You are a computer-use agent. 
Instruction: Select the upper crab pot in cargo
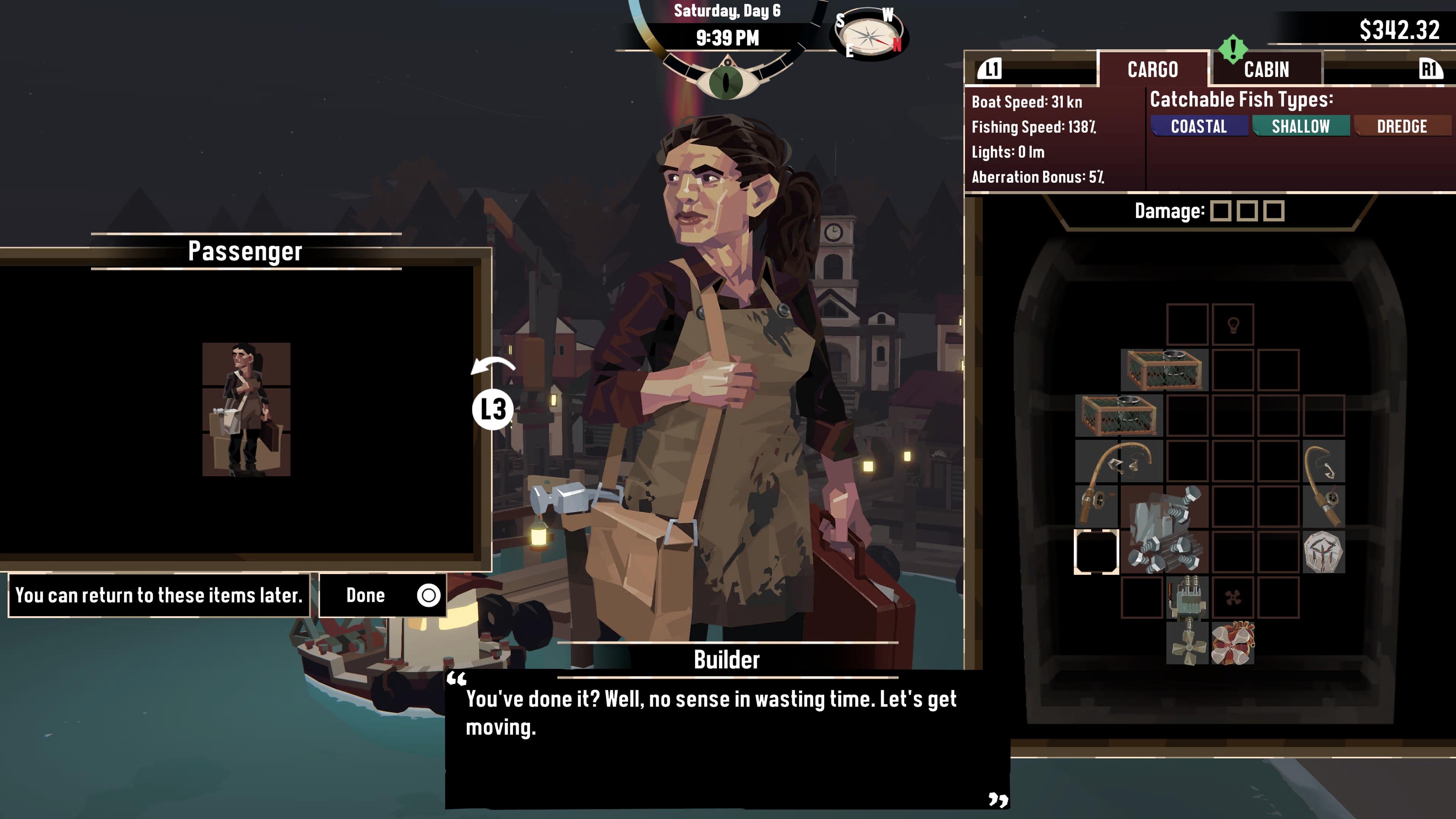coord(1164,370)
